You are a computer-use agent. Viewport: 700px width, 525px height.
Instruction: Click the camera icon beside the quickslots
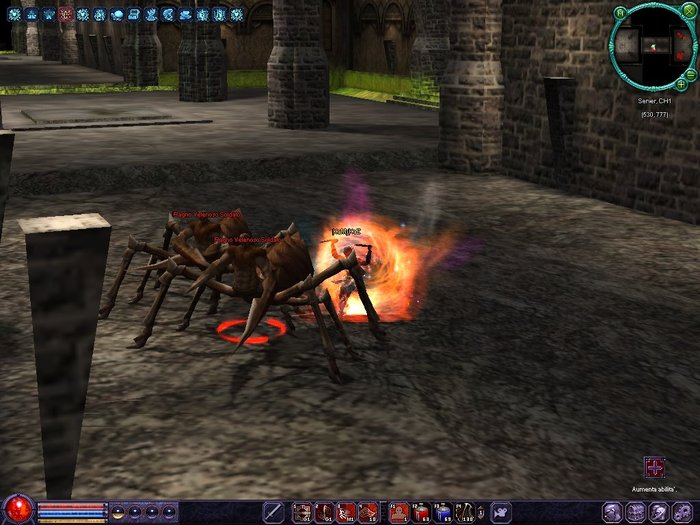coord(501,512)
